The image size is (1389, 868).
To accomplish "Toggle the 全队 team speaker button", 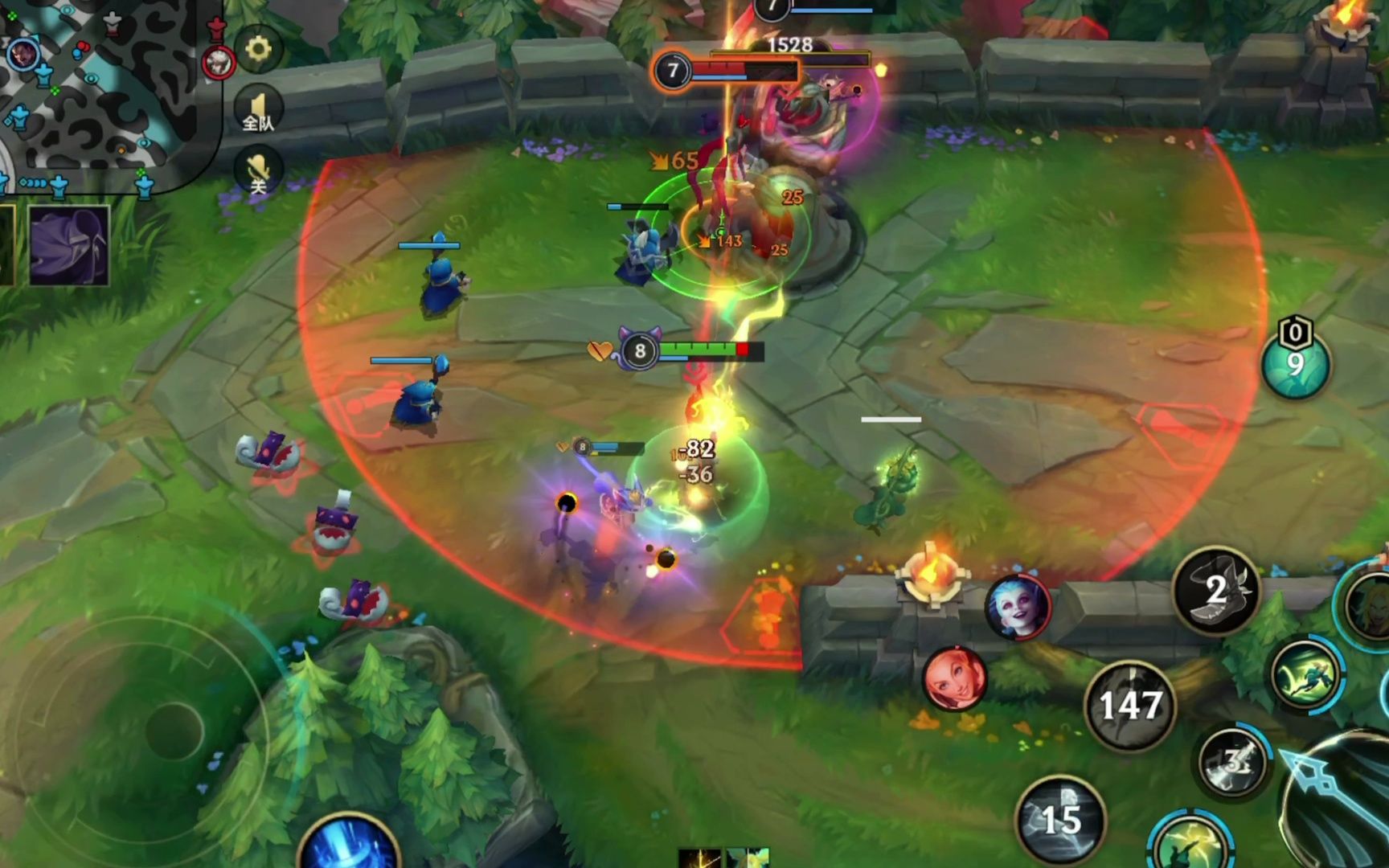I will (x=258, y=110).
